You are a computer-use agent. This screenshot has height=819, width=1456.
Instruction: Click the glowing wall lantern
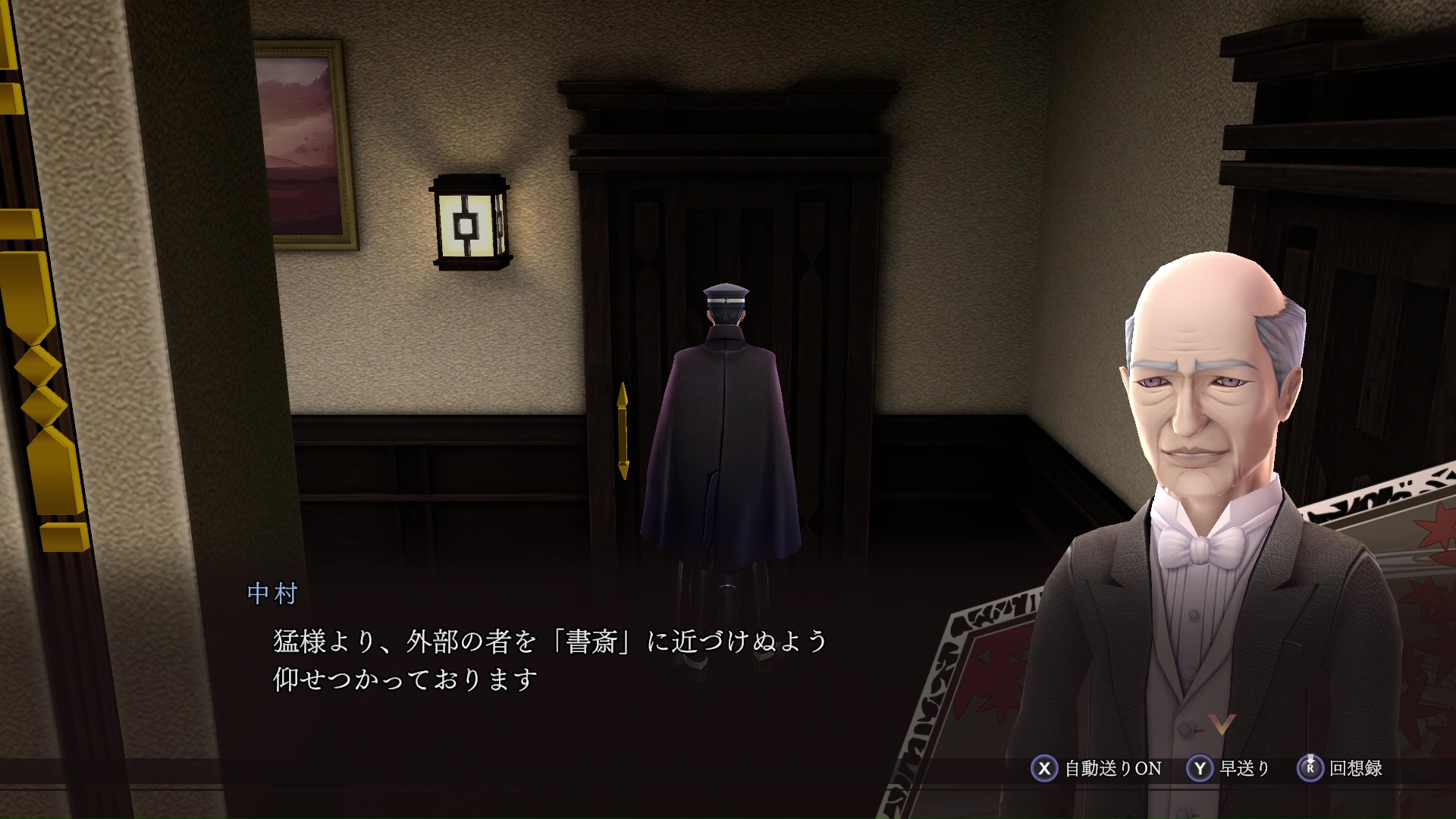point(469,222)
